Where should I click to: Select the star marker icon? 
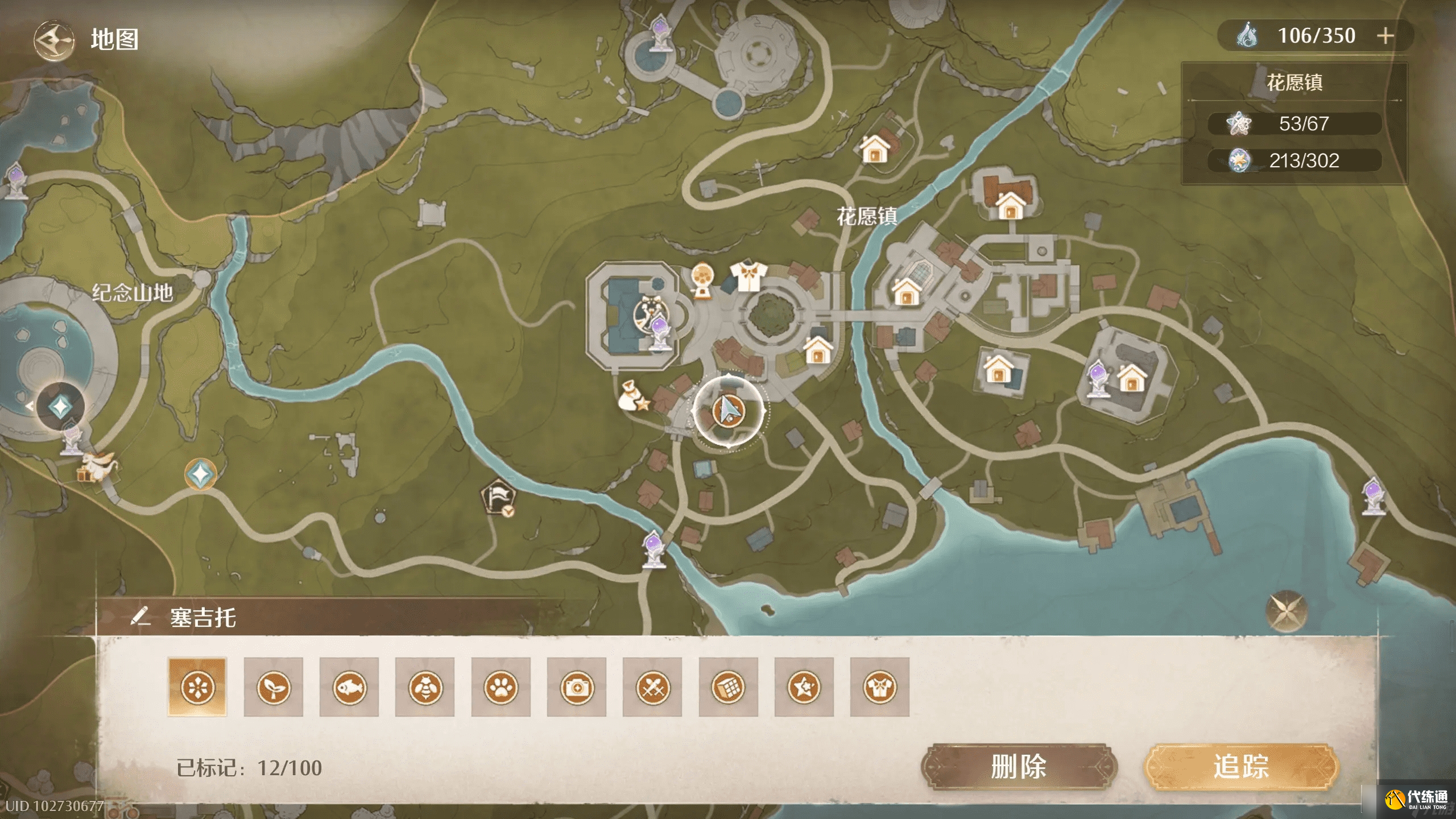pyautogui.click(x=804, y=687)
